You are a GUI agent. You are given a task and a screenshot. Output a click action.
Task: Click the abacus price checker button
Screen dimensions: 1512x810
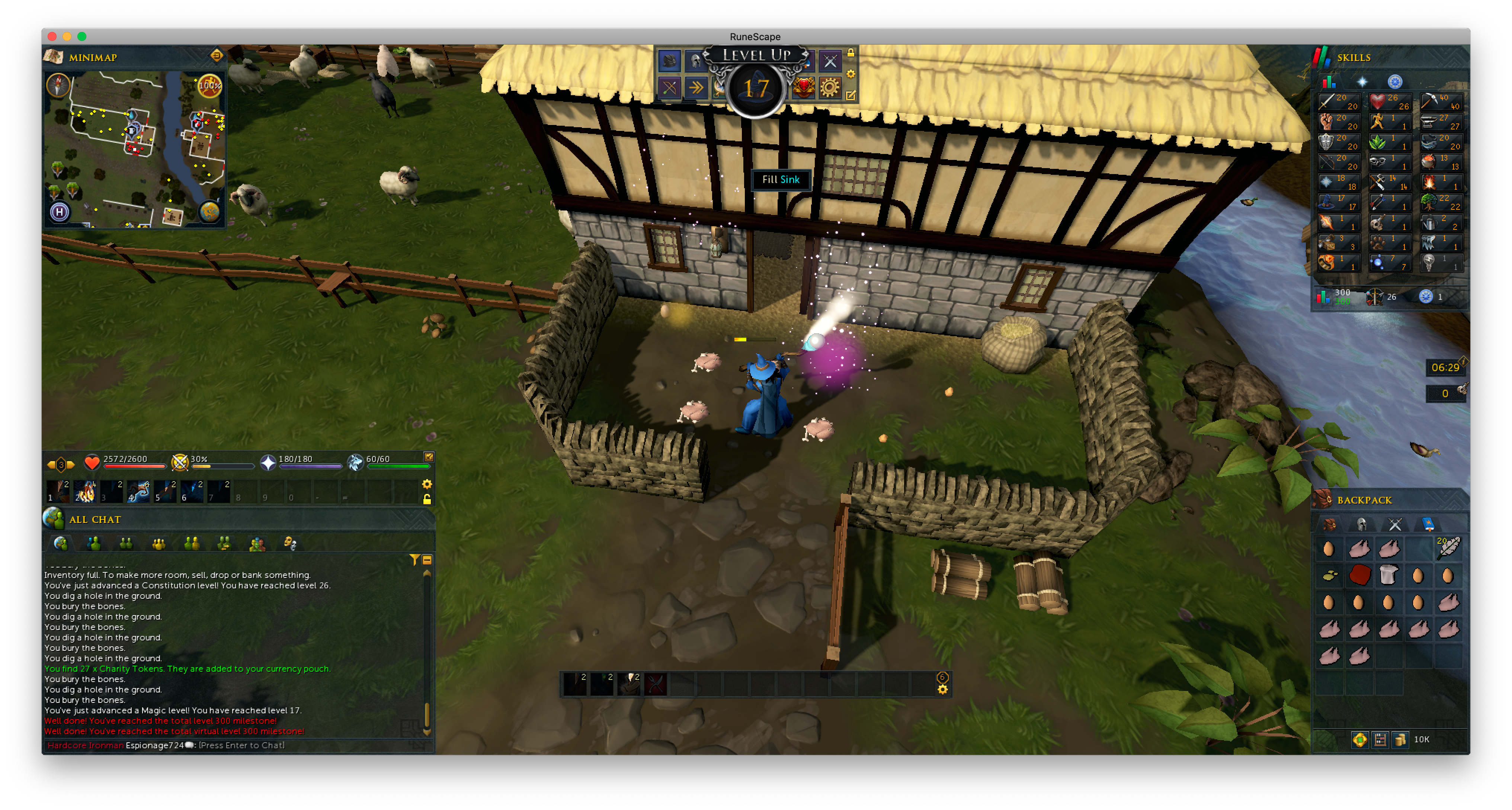1380,739
